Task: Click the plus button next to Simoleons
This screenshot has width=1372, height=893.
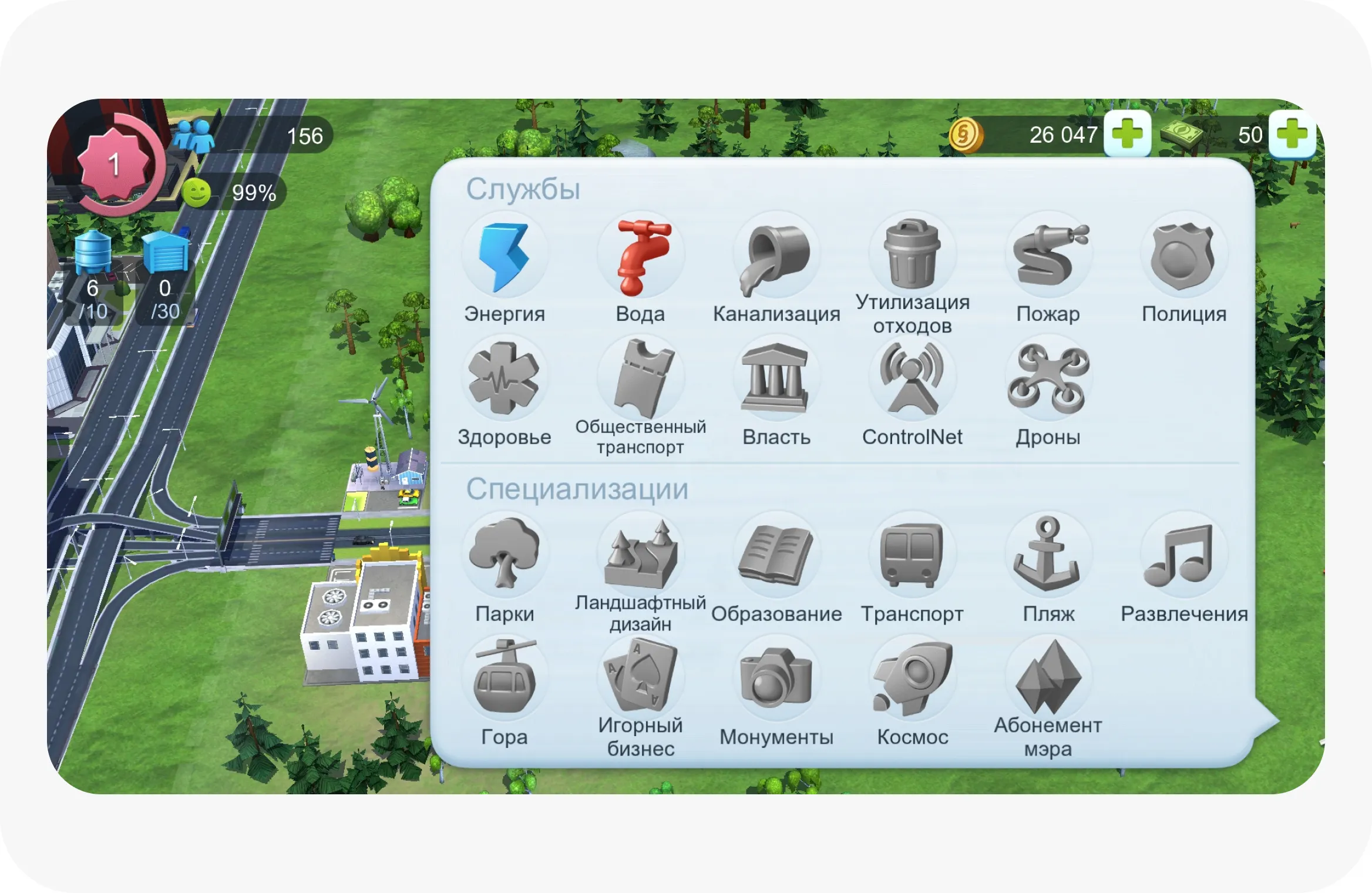Action: 1128,135
